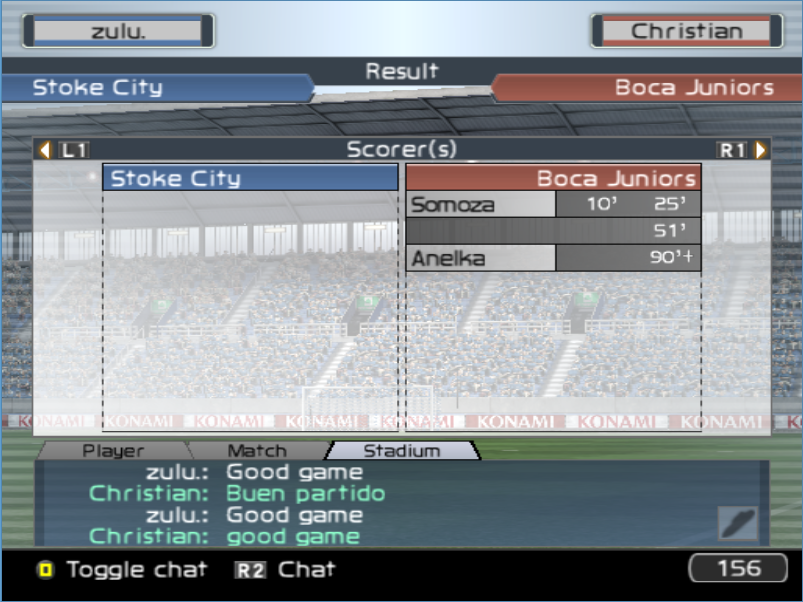This screenshot has width=803, height=602.
Task: Select the Boca Juniors scorer column header
Action: pyautogui.click(x=553, y=179)
